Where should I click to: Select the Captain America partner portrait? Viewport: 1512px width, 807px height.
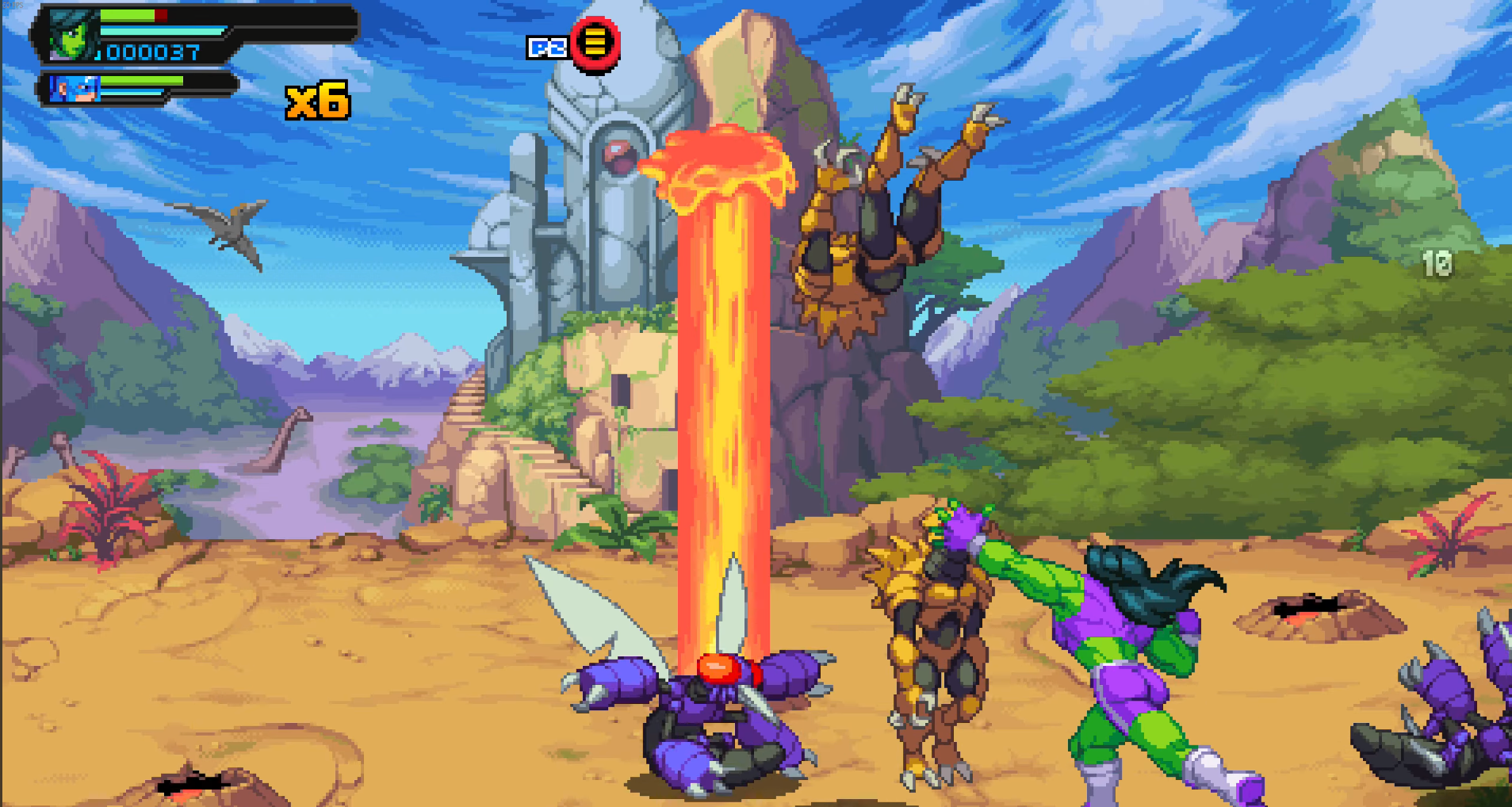tap(74, 88)
